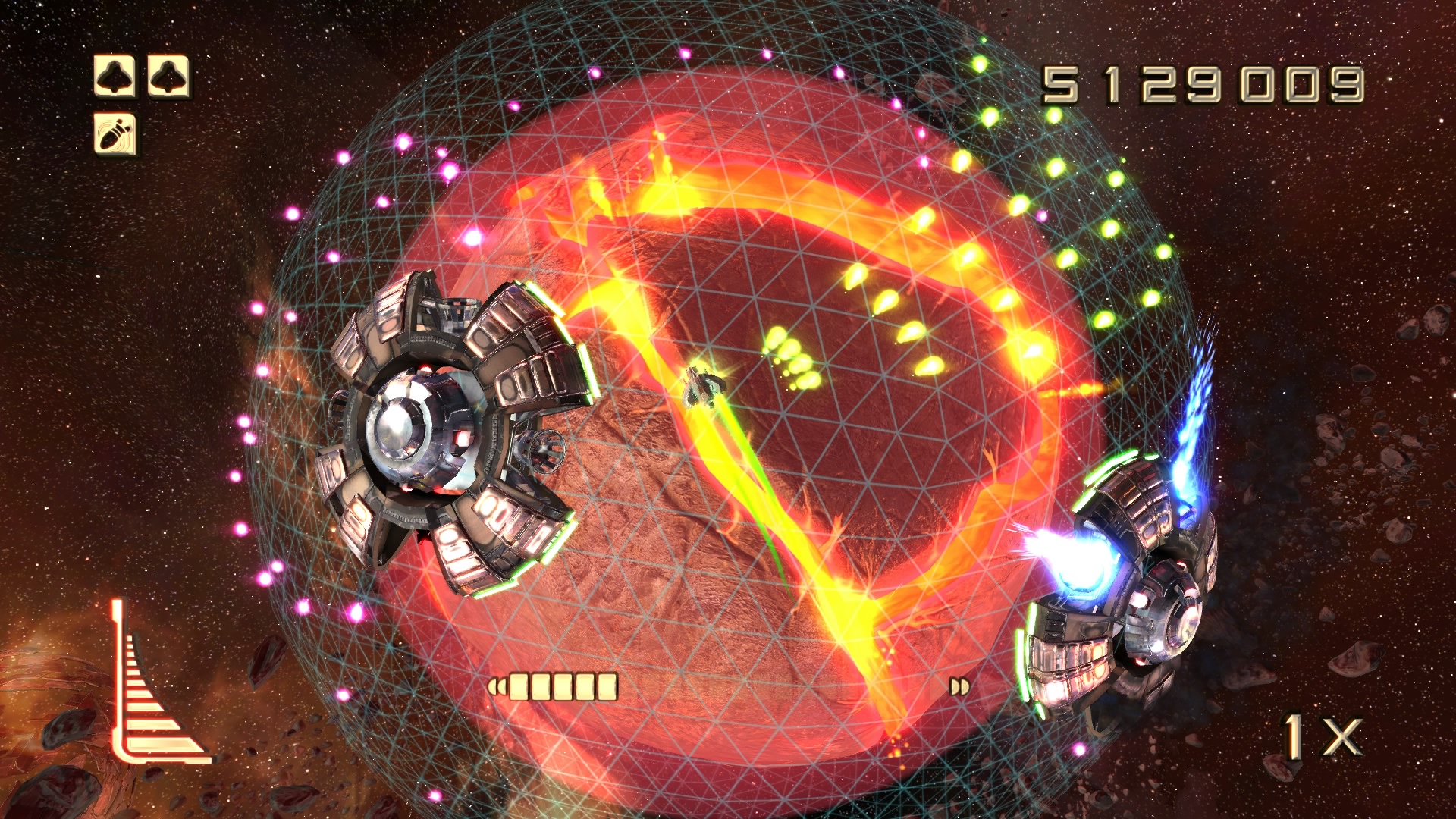Select the bomb inventory icon

(114, 135)
